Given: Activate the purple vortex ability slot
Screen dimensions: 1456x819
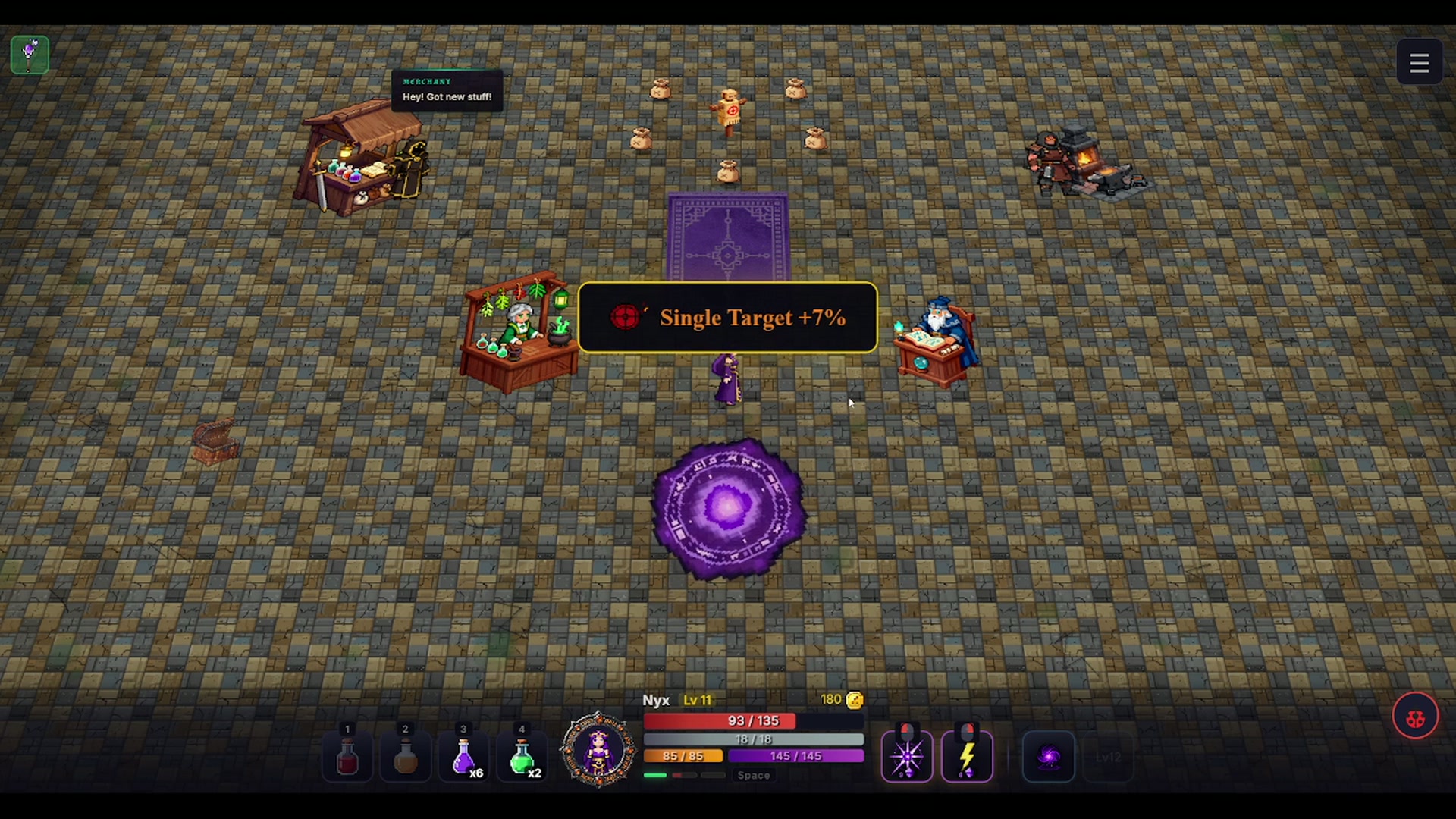Looking at the screenshot, I should pyautogui.click(x=1049, y=757).
